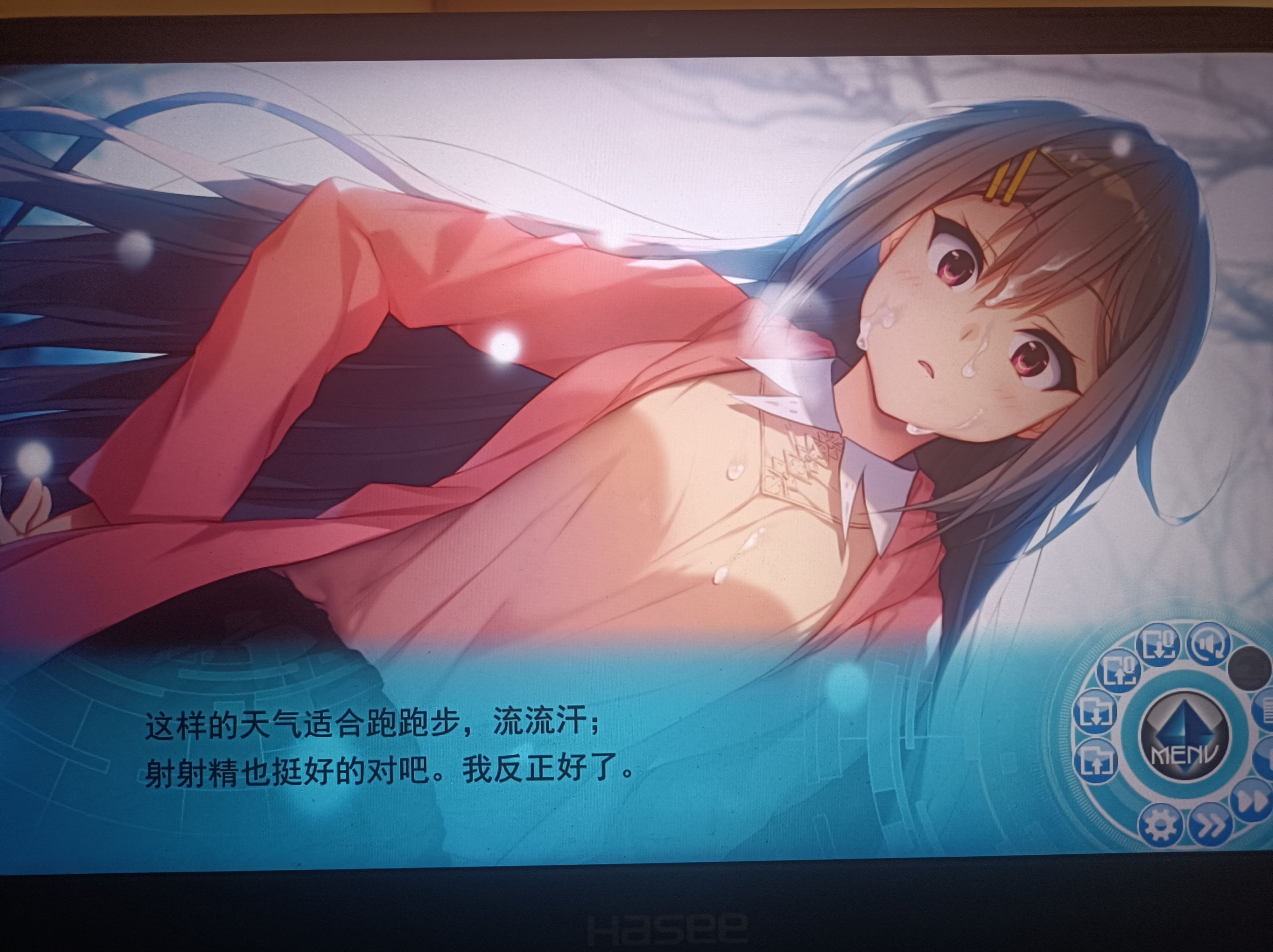The width and height of the screenshot is (1273, 952).
Task: Open the load folder icon with up arrow
Action: point(1096,761)
